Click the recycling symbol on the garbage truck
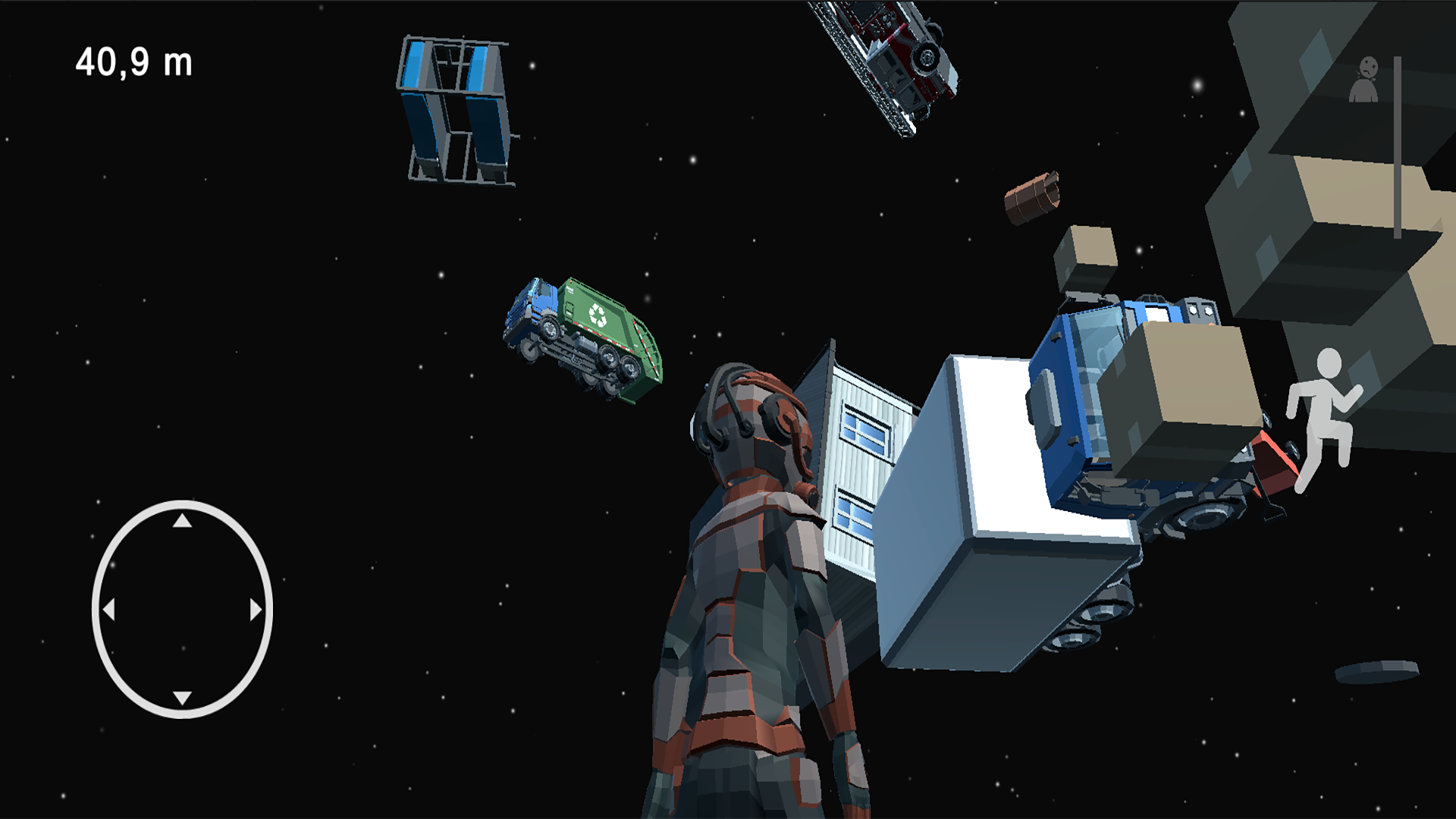This screenshot has height=819, width=1456. [x=598, y=312]
